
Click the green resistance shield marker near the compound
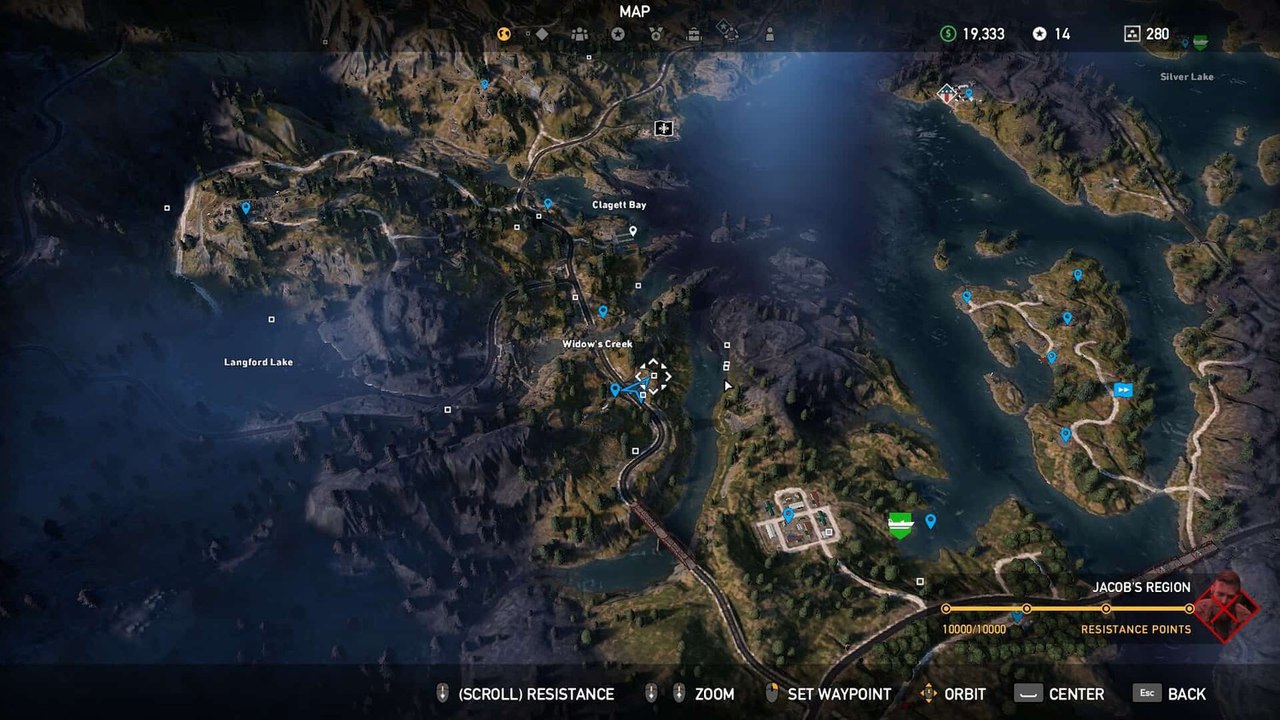(899, 523)
